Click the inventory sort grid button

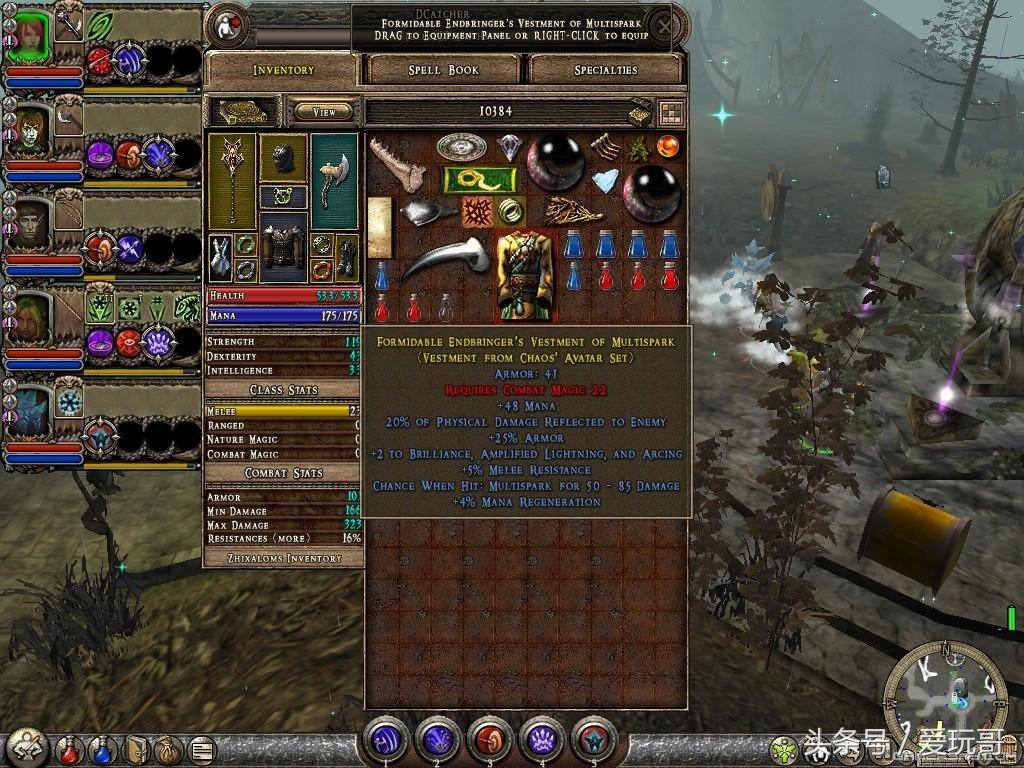[x=670, y=112]
